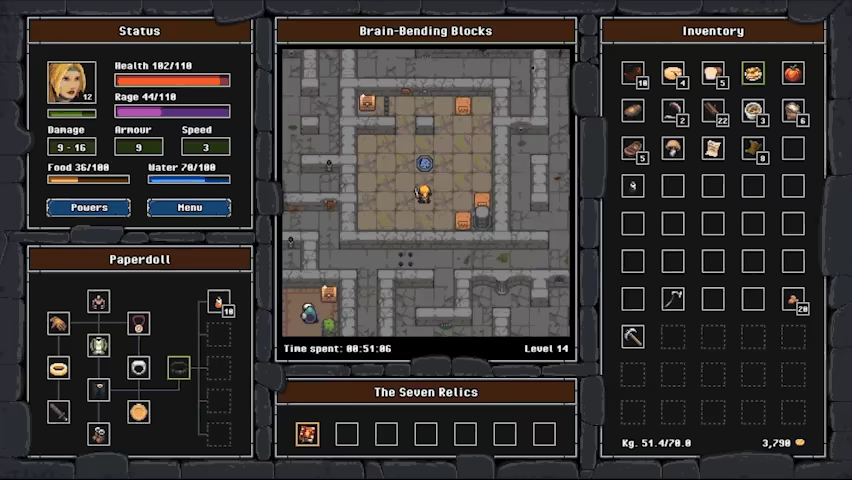Open the Powers panel
The width and height of the screenshot is (852, 480).
(x=88, y=207)
